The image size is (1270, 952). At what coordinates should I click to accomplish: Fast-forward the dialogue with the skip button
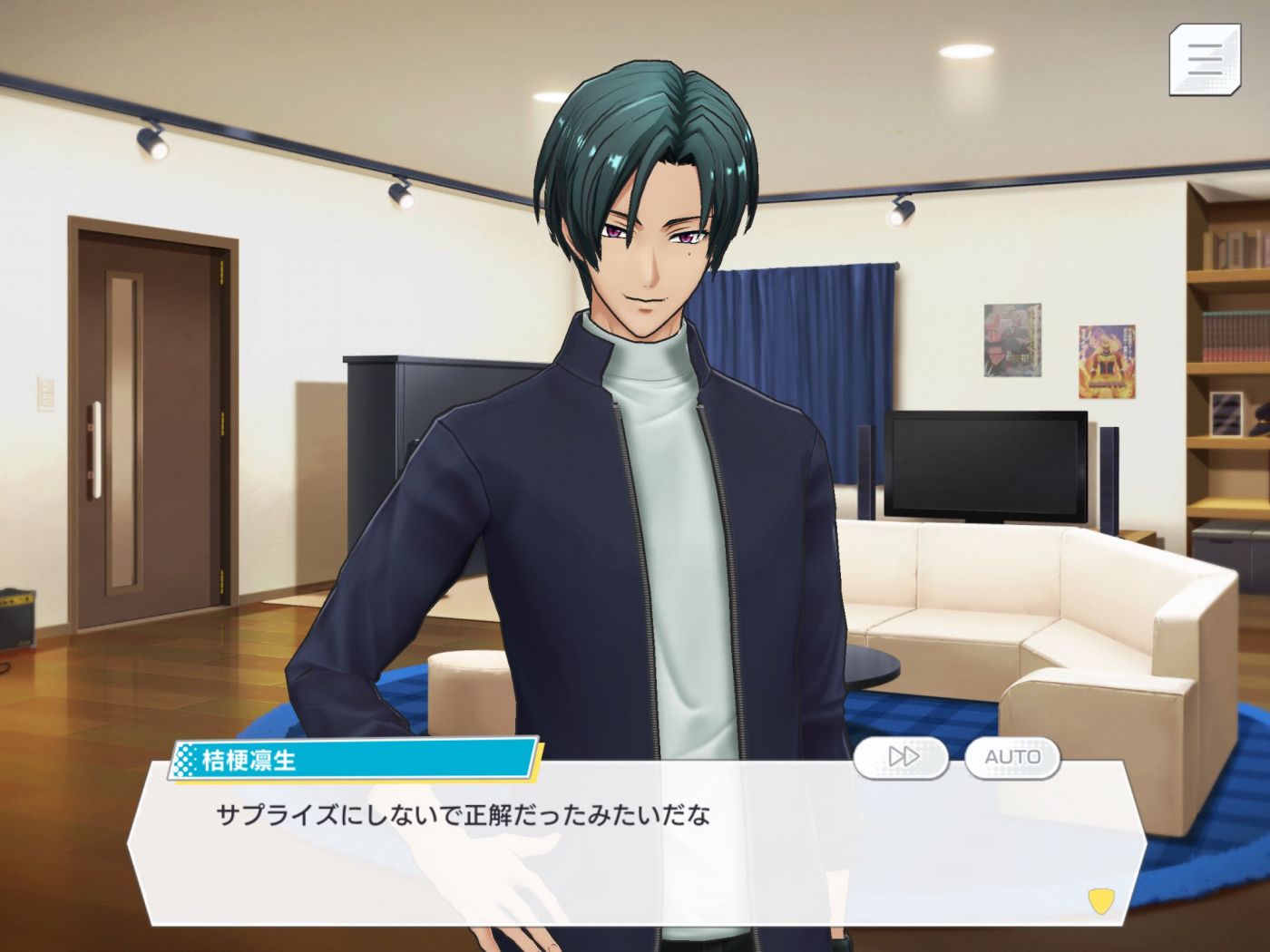[901, 757]
